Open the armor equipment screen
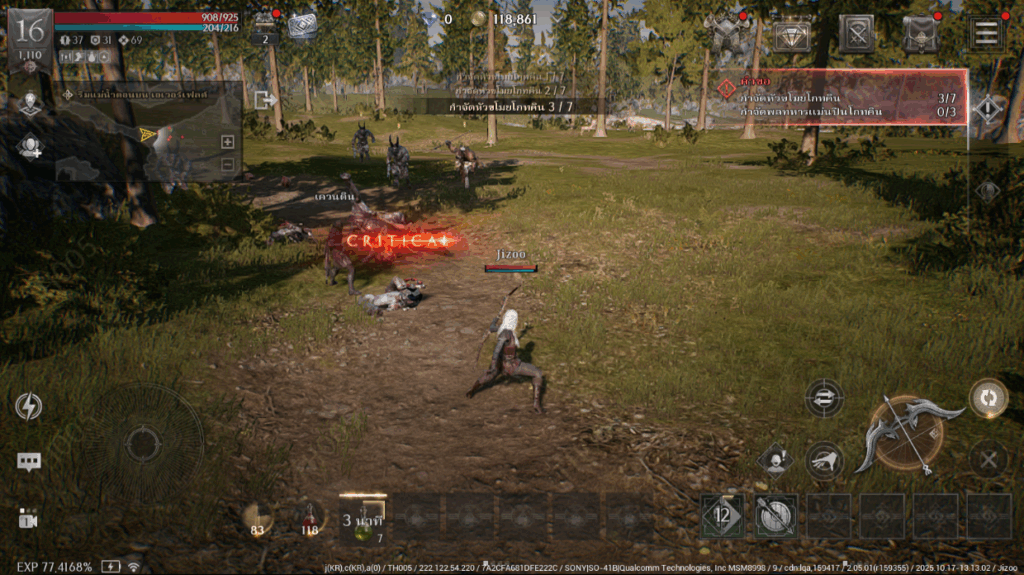This screenshot has height=575, width=1024. pyautogui.click(x=727, y=34)
